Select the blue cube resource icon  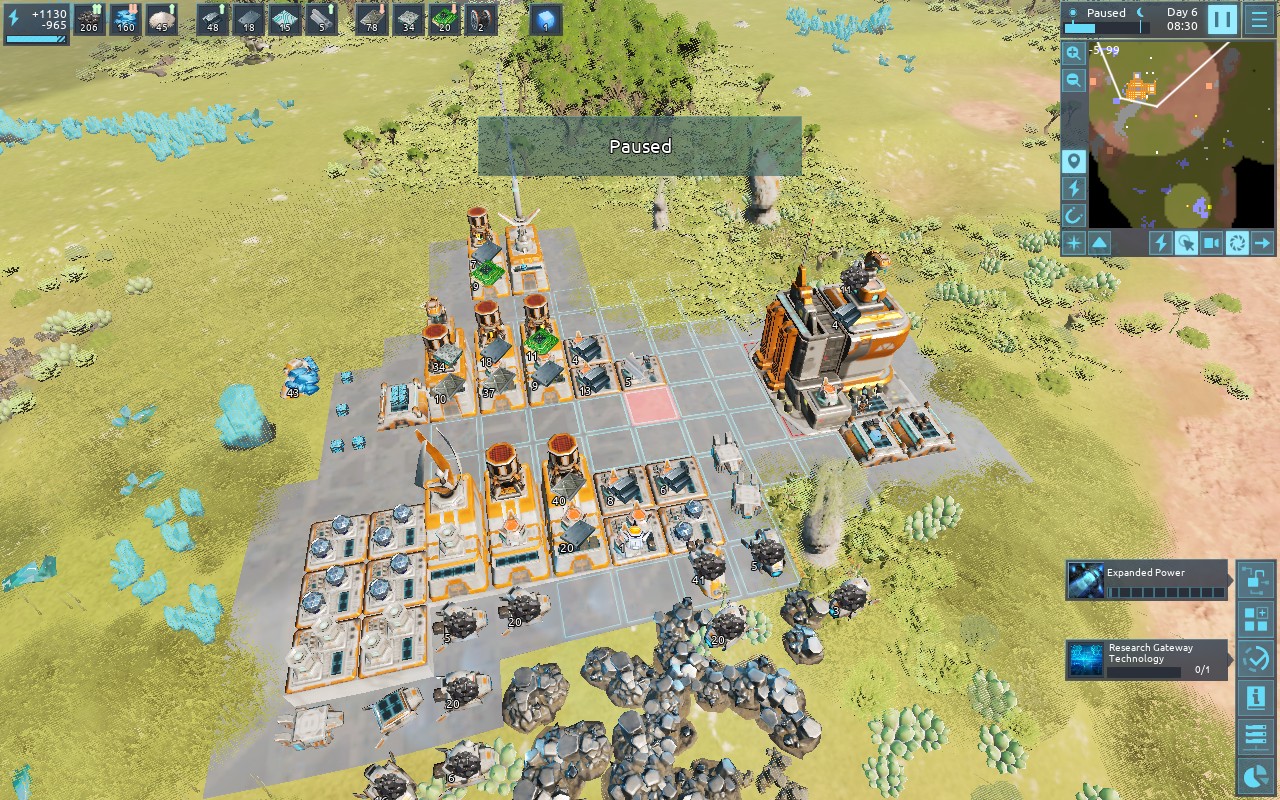point(546,20)
